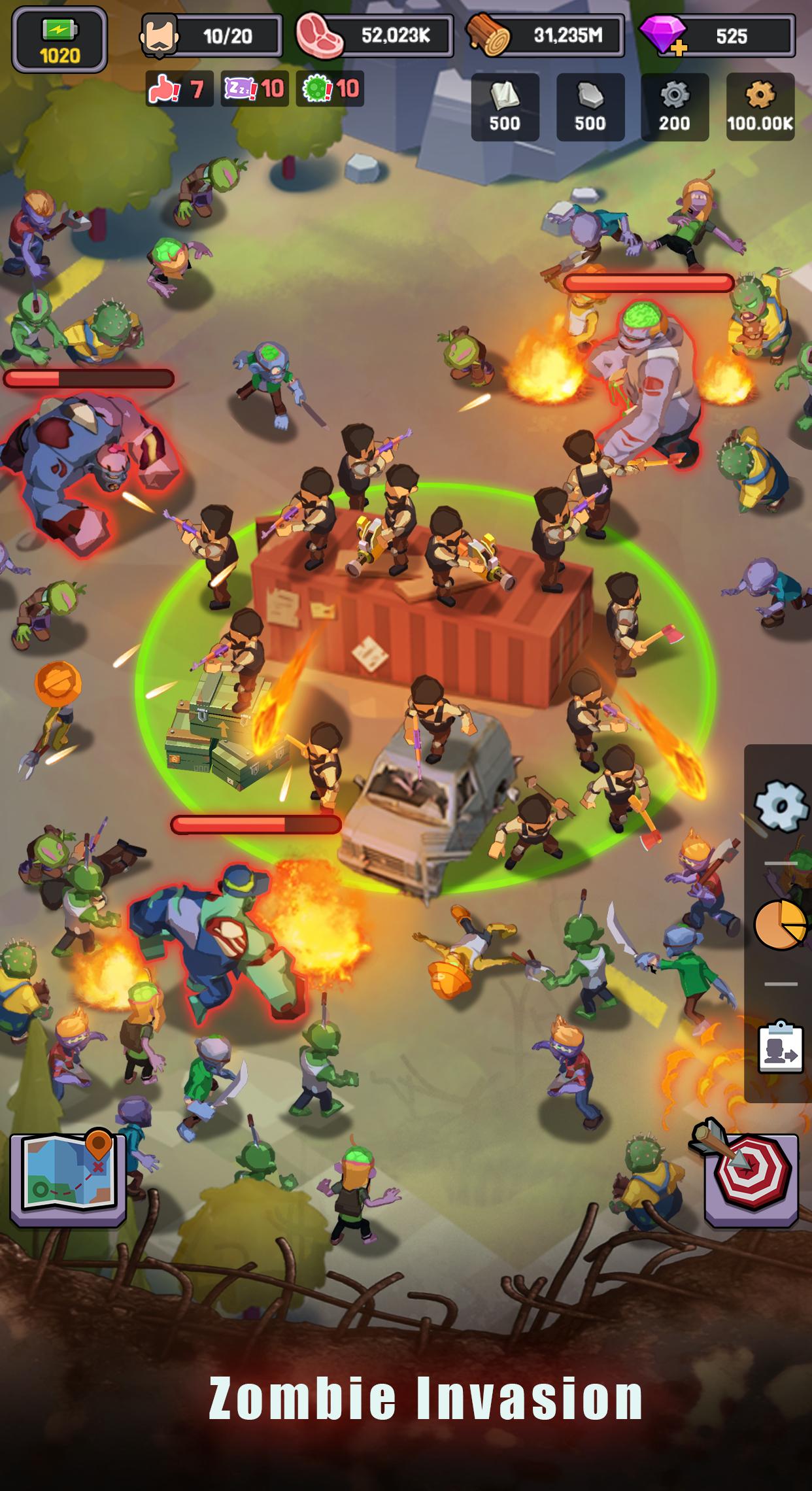The height and width of the screenshot is (1491, 812).
Task: Select the grey gear parts slot
Action: click(x=675, y=107)
